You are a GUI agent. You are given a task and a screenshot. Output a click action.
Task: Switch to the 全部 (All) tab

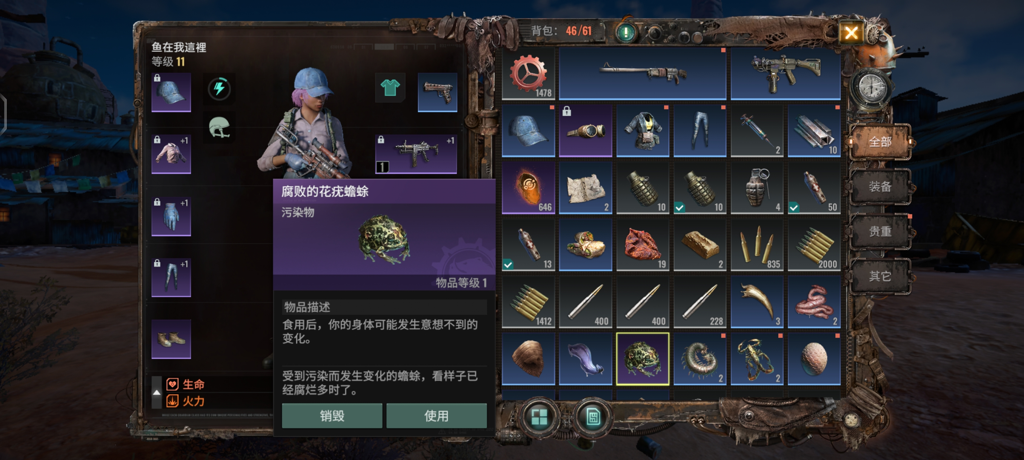click(879, 141)
